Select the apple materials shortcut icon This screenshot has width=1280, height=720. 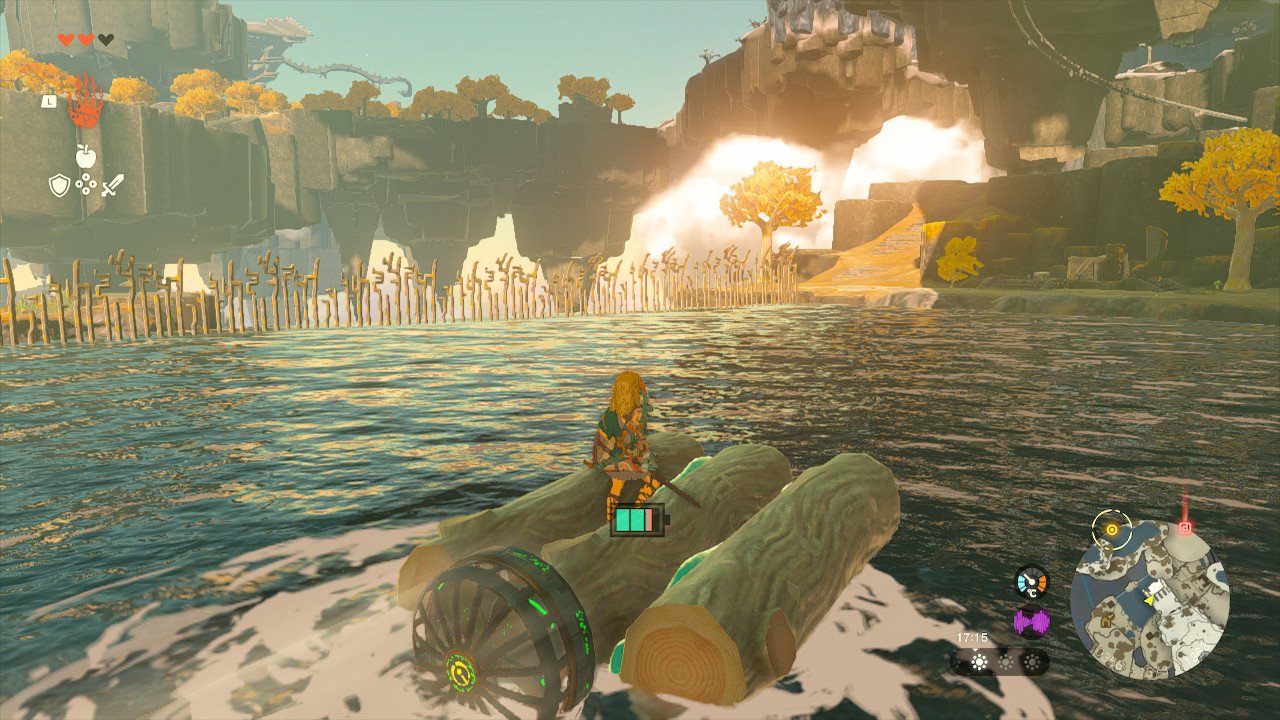coord(85,155)
